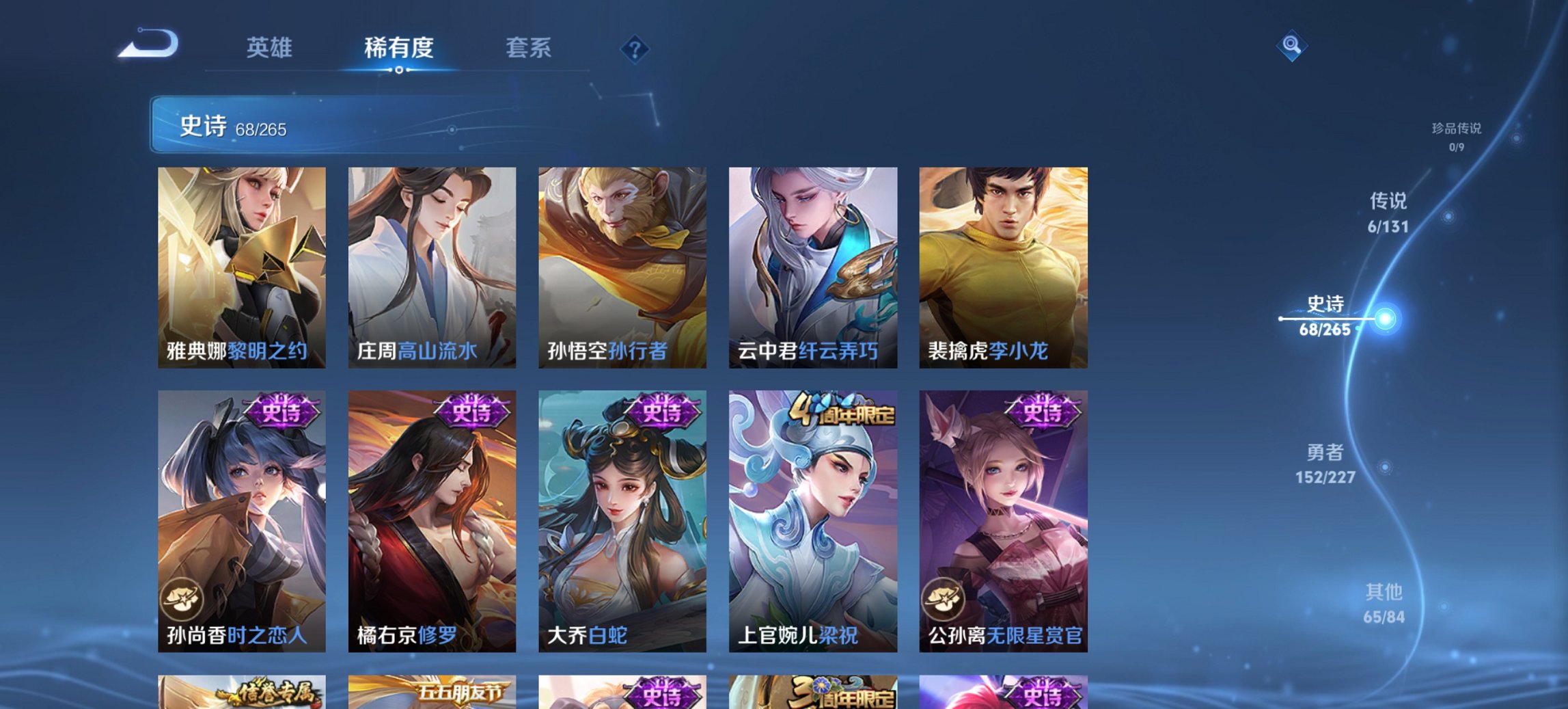Switch to the 套系 tab
This screenshot has height=709, width=1568.
tap(529, 48)
